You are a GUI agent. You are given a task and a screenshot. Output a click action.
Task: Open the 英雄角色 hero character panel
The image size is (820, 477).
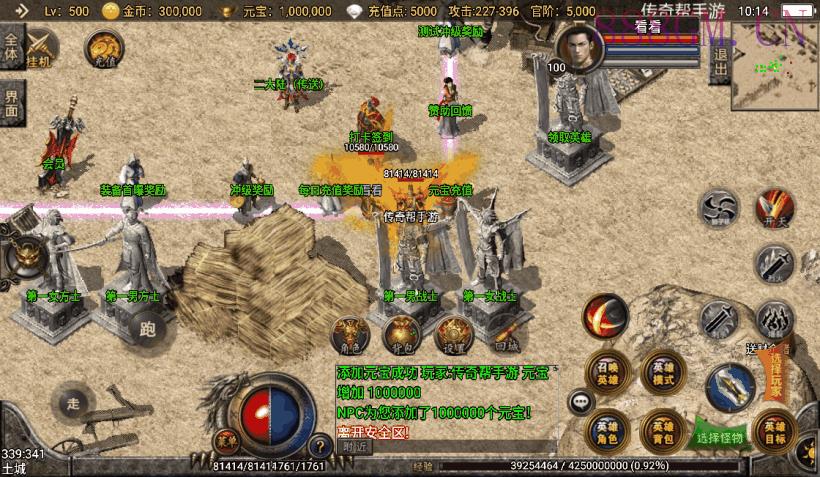[607, 430]
